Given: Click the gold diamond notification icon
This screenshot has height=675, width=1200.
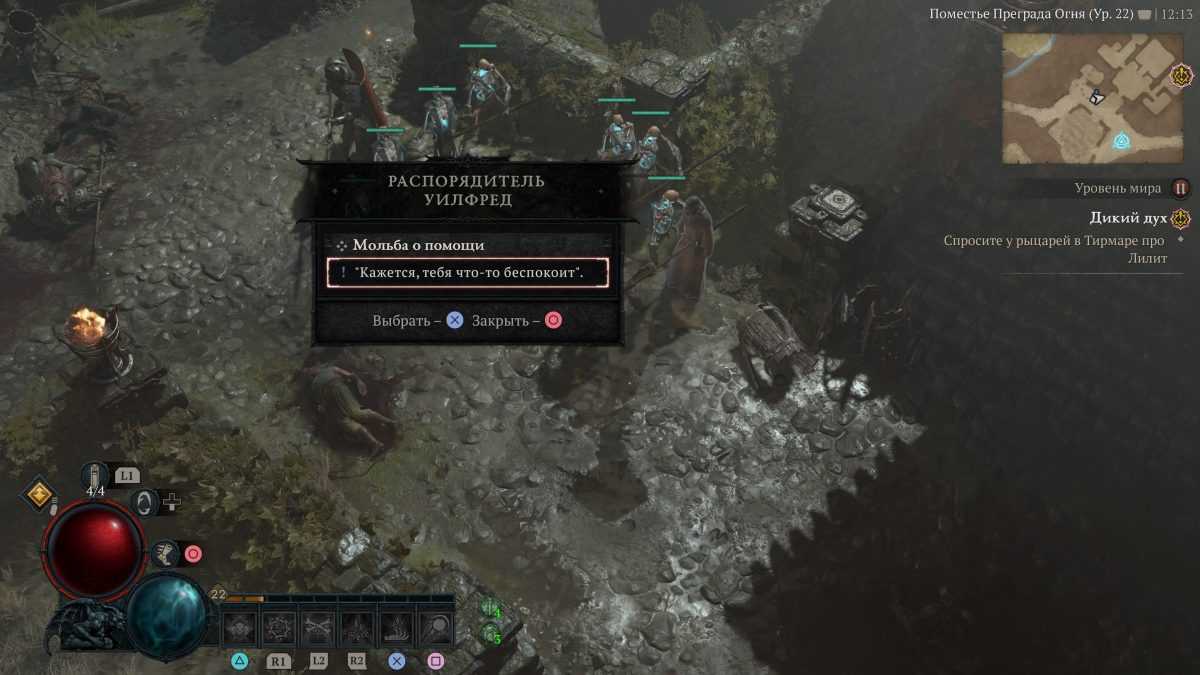Looking at the screenshot, I should (x=40, y=495).
